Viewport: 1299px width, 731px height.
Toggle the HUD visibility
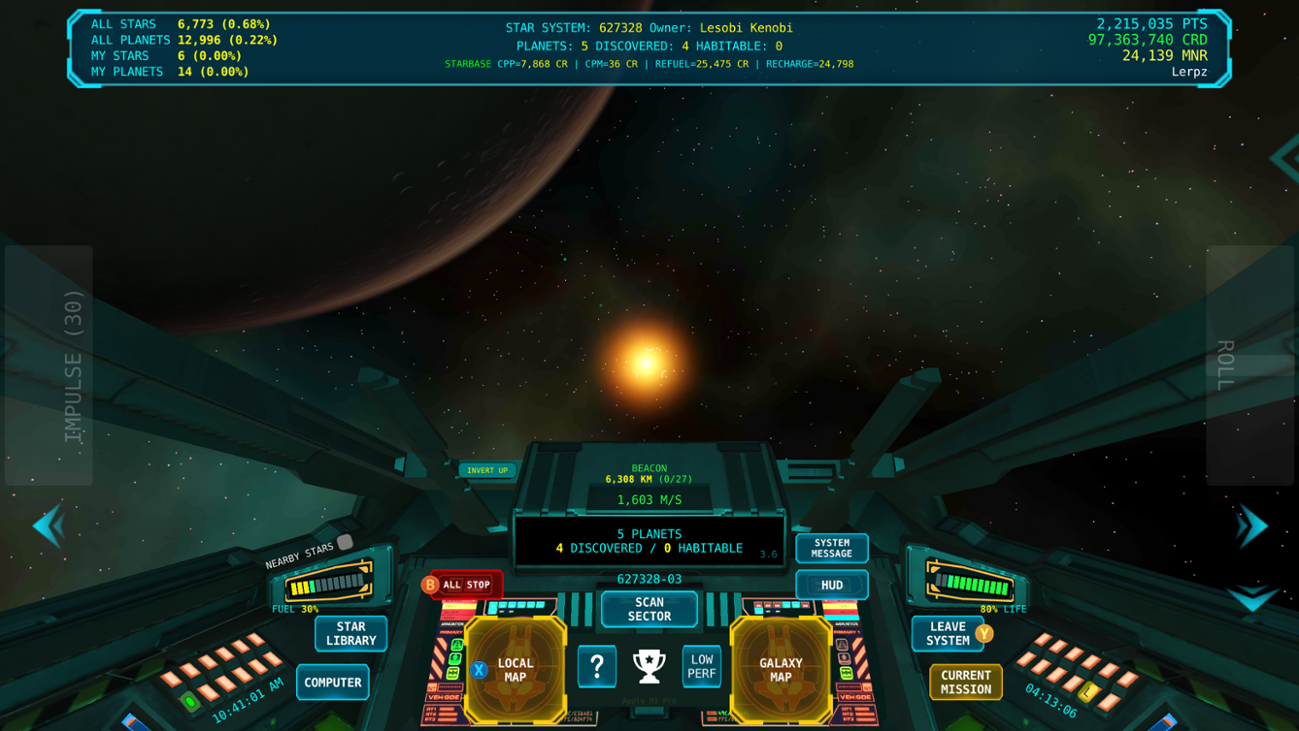click(x=831, y=584)
